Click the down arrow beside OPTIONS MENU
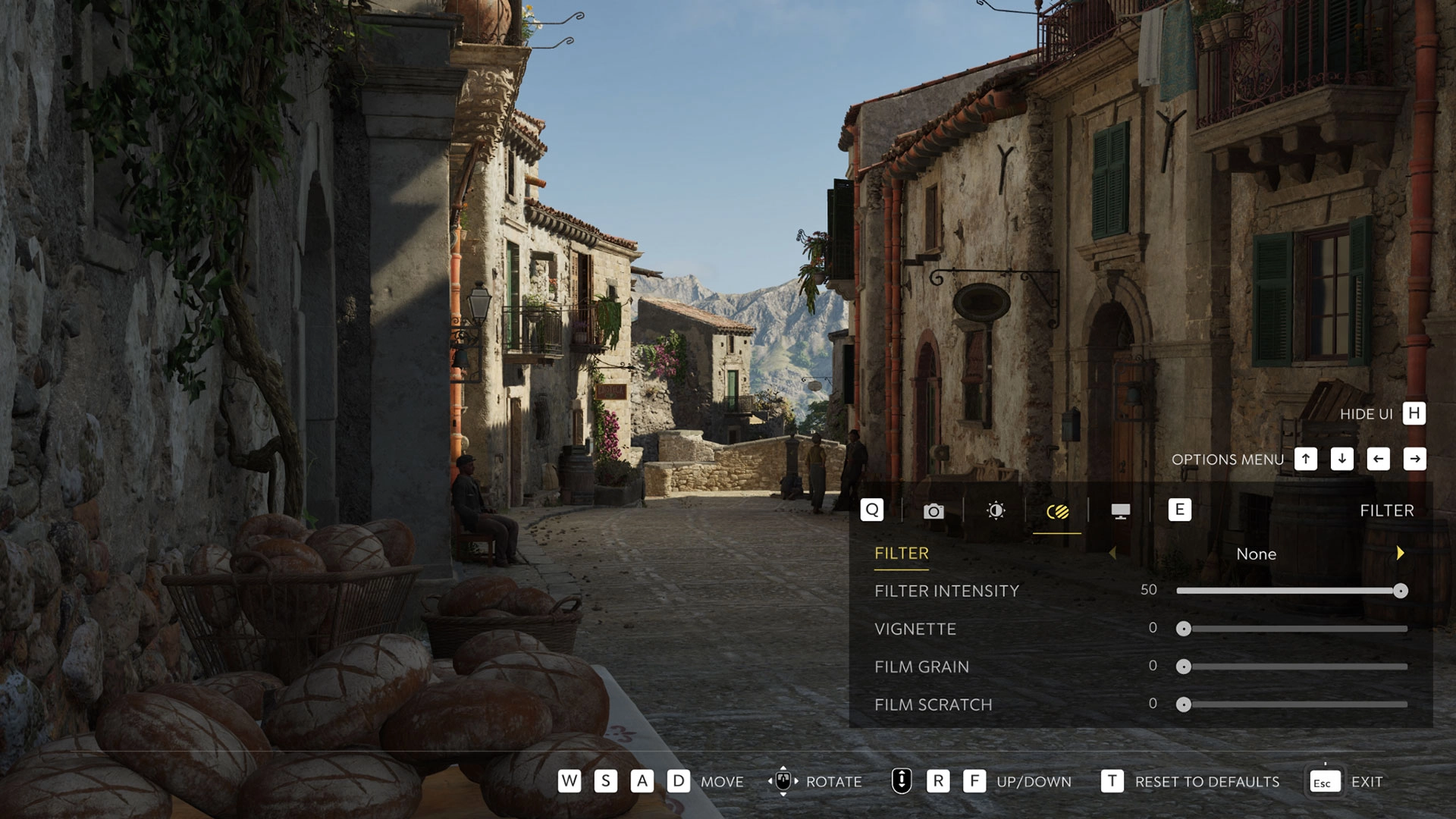 [1341, 459]
